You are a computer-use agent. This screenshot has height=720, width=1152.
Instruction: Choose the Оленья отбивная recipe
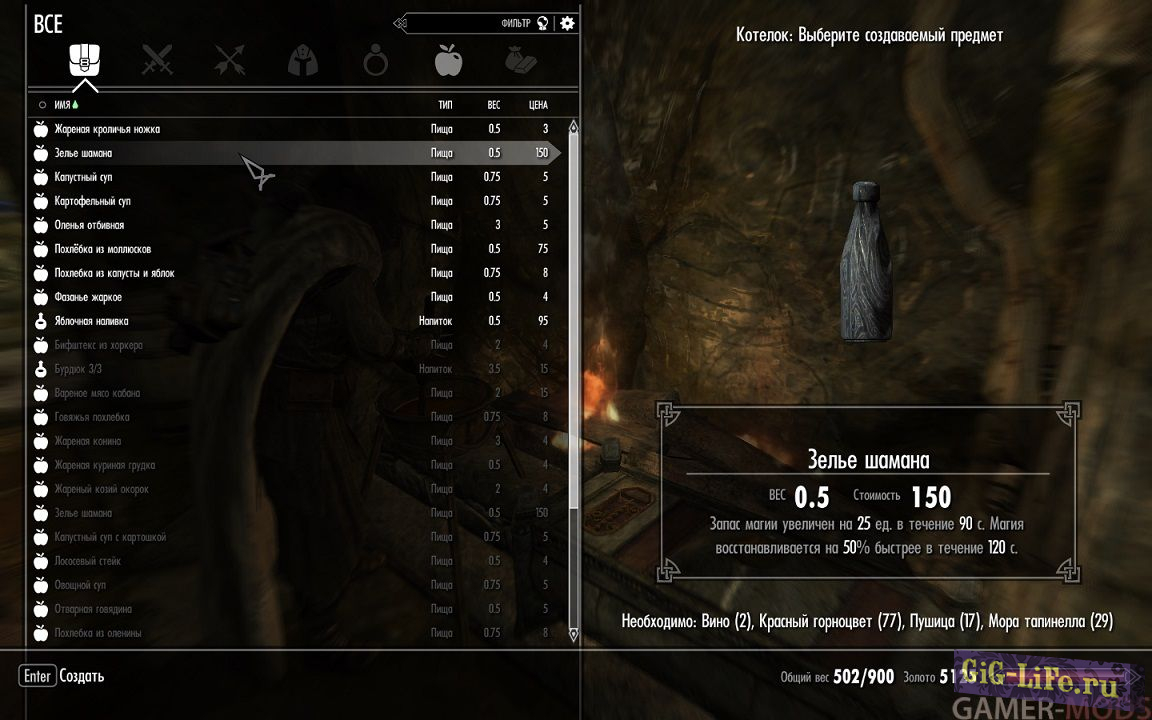tap(89, 225)
